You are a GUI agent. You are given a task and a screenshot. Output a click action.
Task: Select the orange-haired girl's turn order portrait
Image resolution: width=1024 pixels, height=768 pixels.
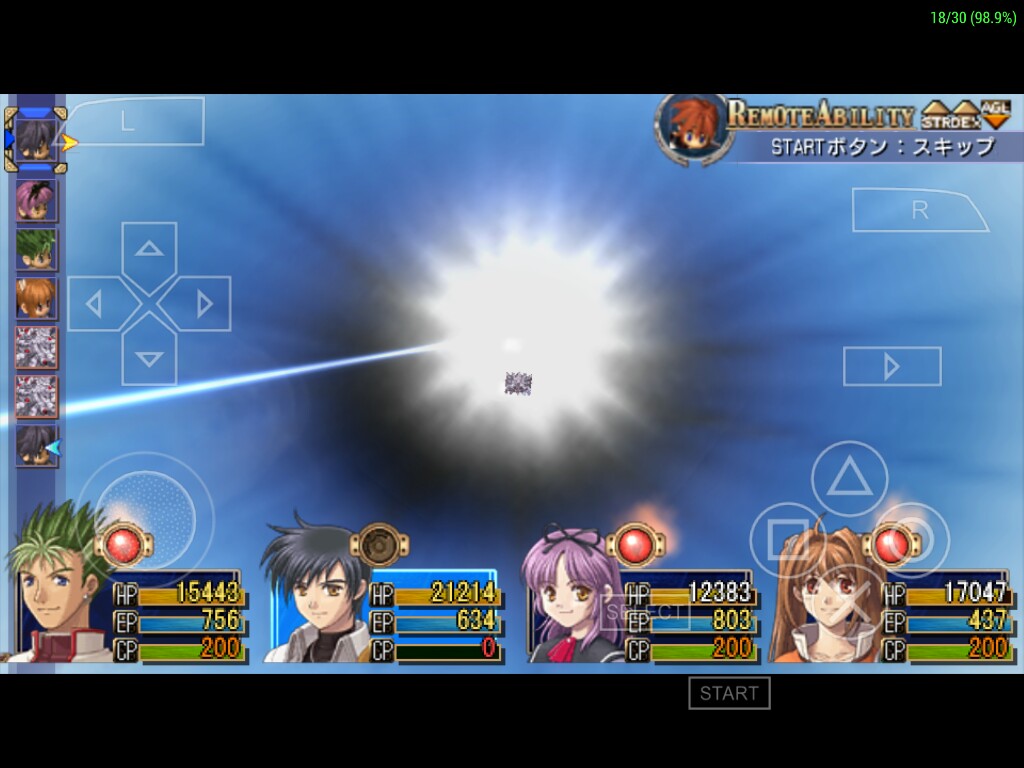tap(36, 298)
